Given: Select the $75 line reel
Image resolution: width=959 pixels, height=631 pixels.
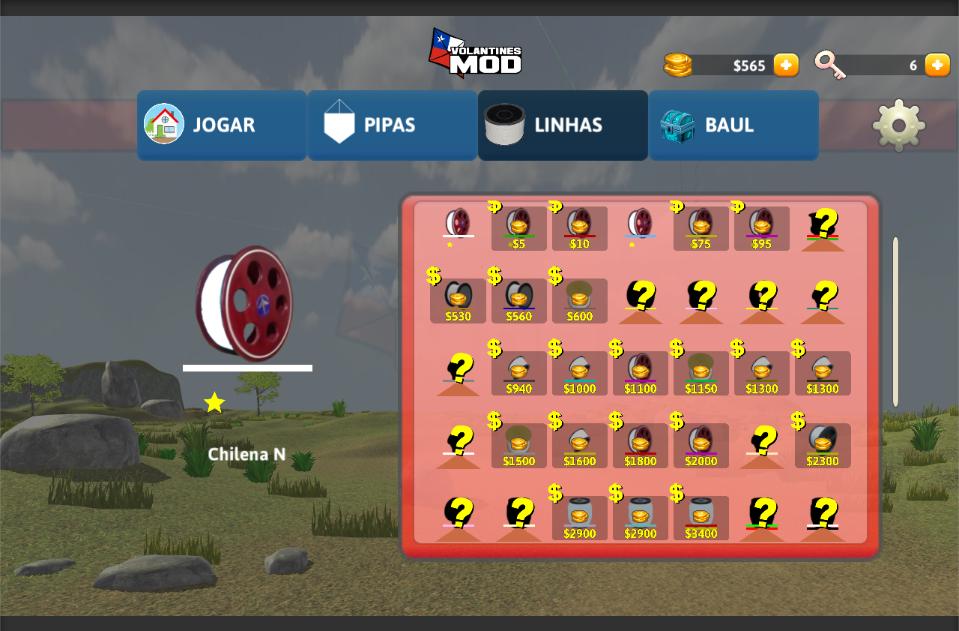Looking at the screenshot, I should click(x=701, y=228).
